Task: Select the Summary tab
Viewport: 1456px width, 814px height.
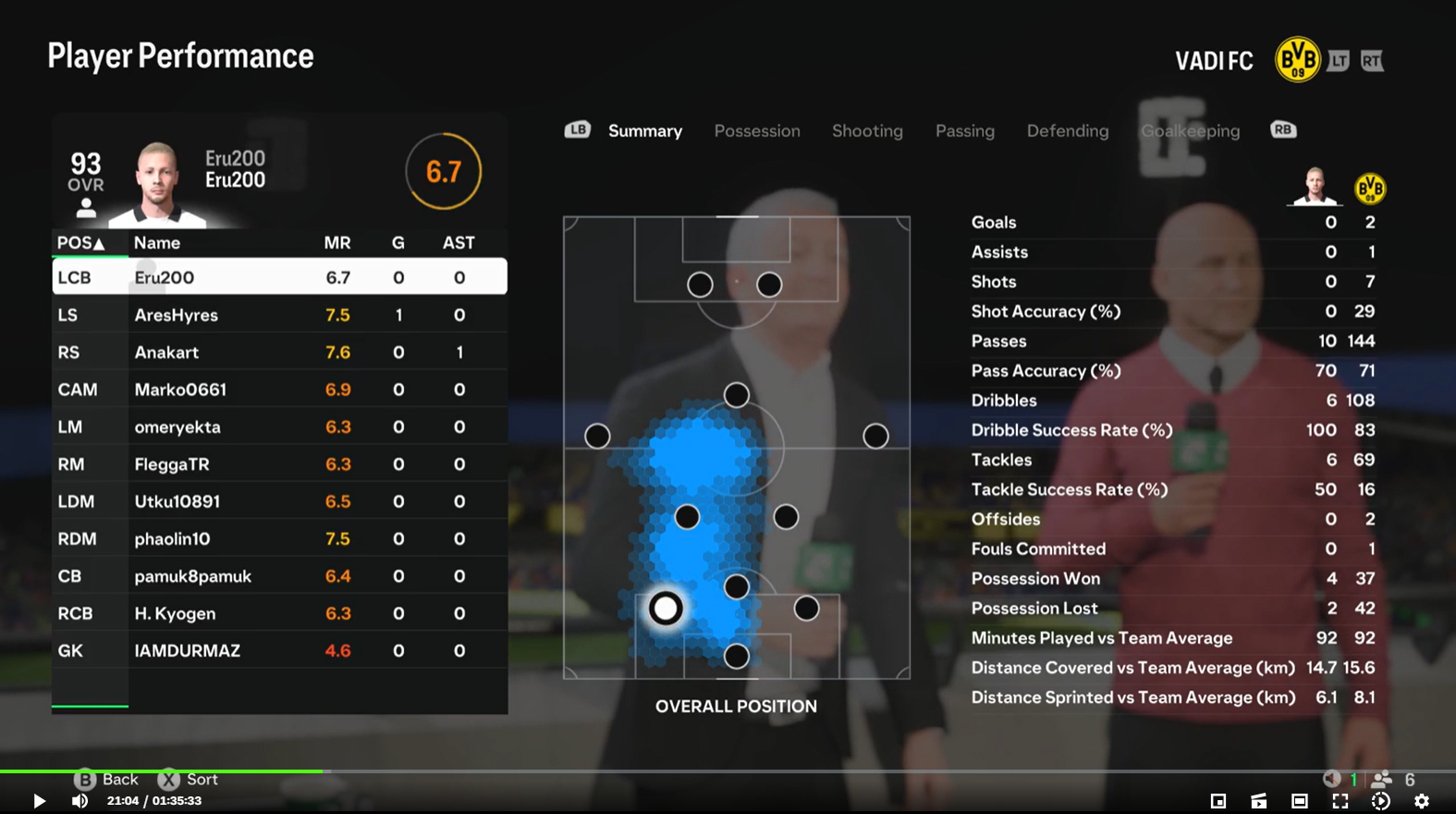Action: (644, 131)
